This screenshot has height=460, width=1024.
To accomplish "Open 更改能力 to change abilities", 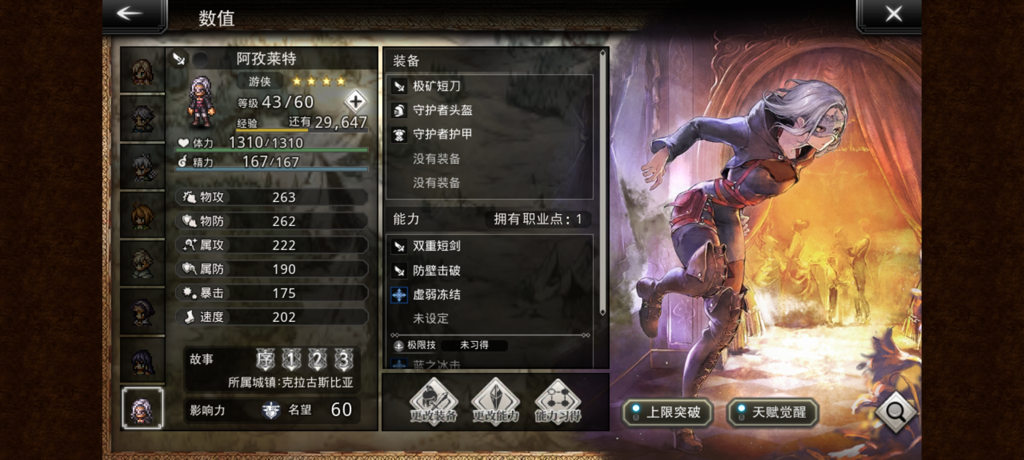I will click(x=496, y=402).
